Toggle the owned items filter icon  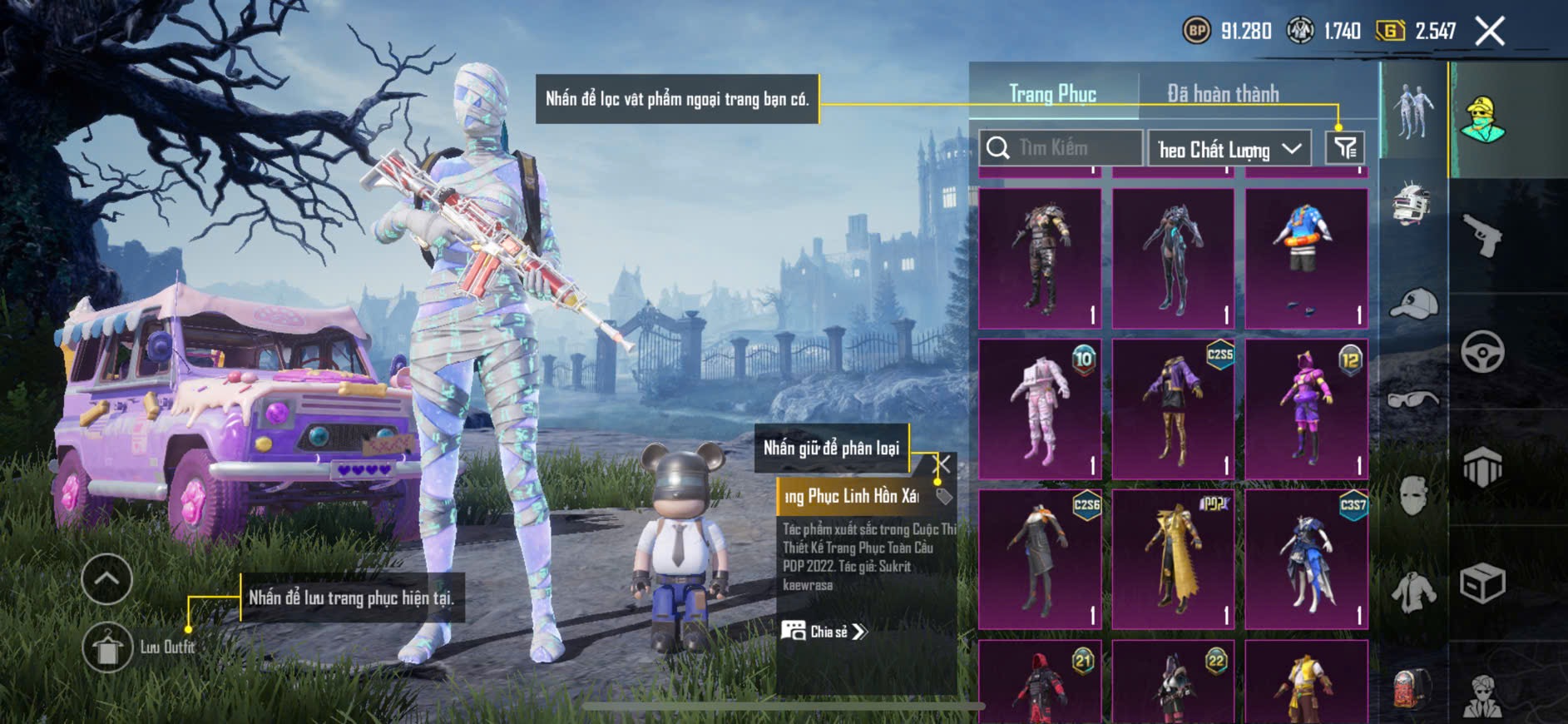coord(1344,148)
